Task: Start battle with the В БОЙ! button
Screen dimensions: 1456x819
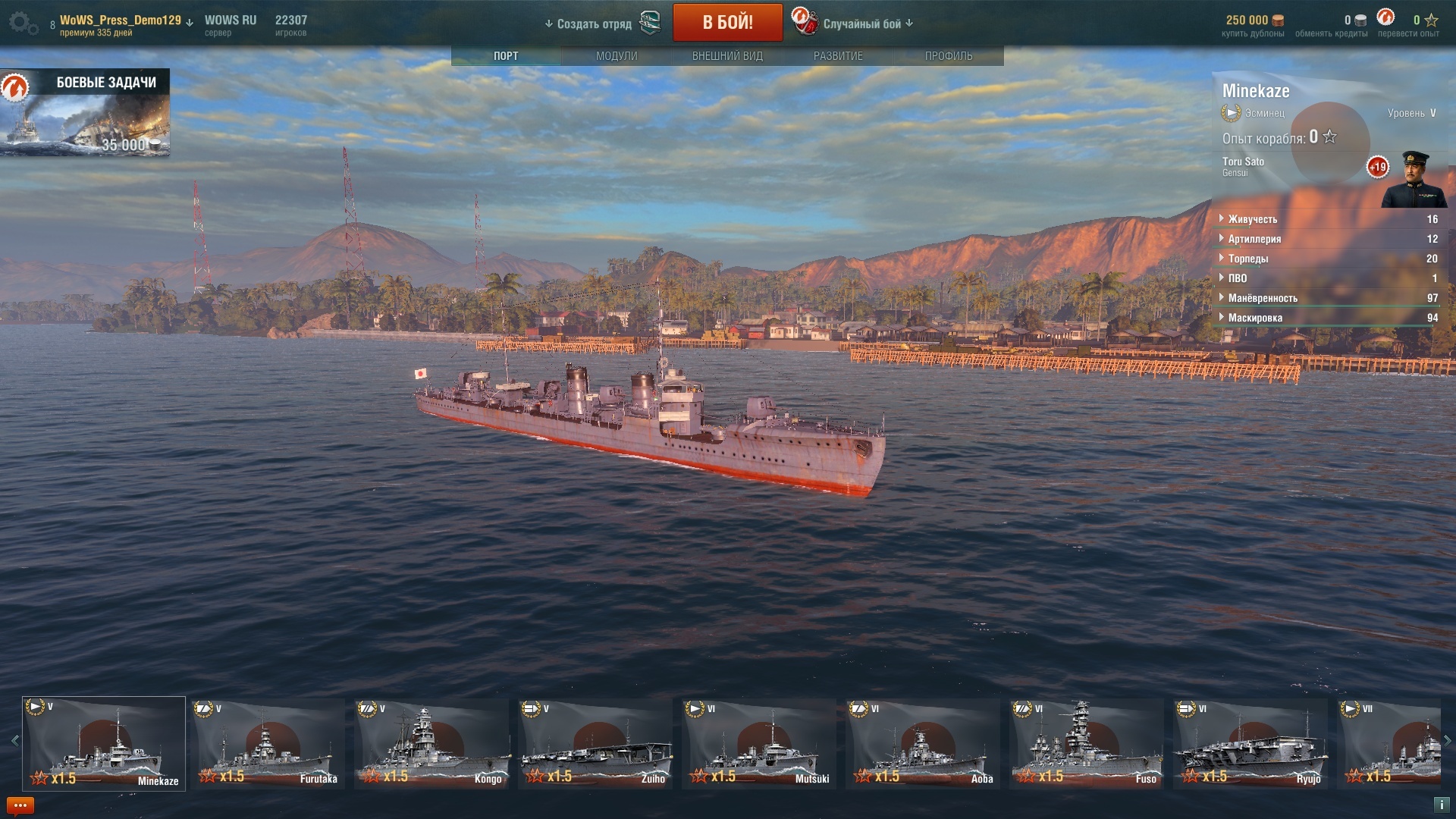Action: pyautogui.click(x=727, y=23)
